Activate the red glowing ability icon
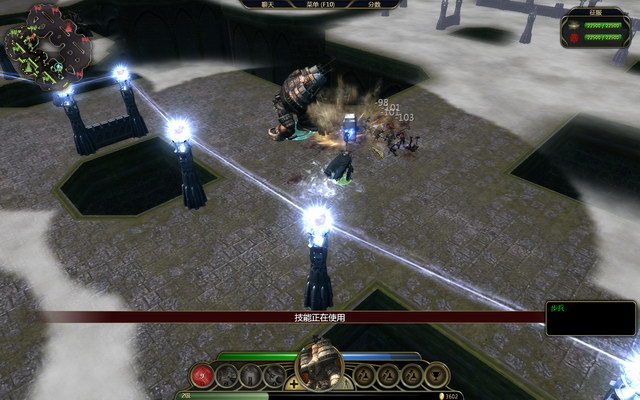 pyautogui.click(x=203, y=376)
